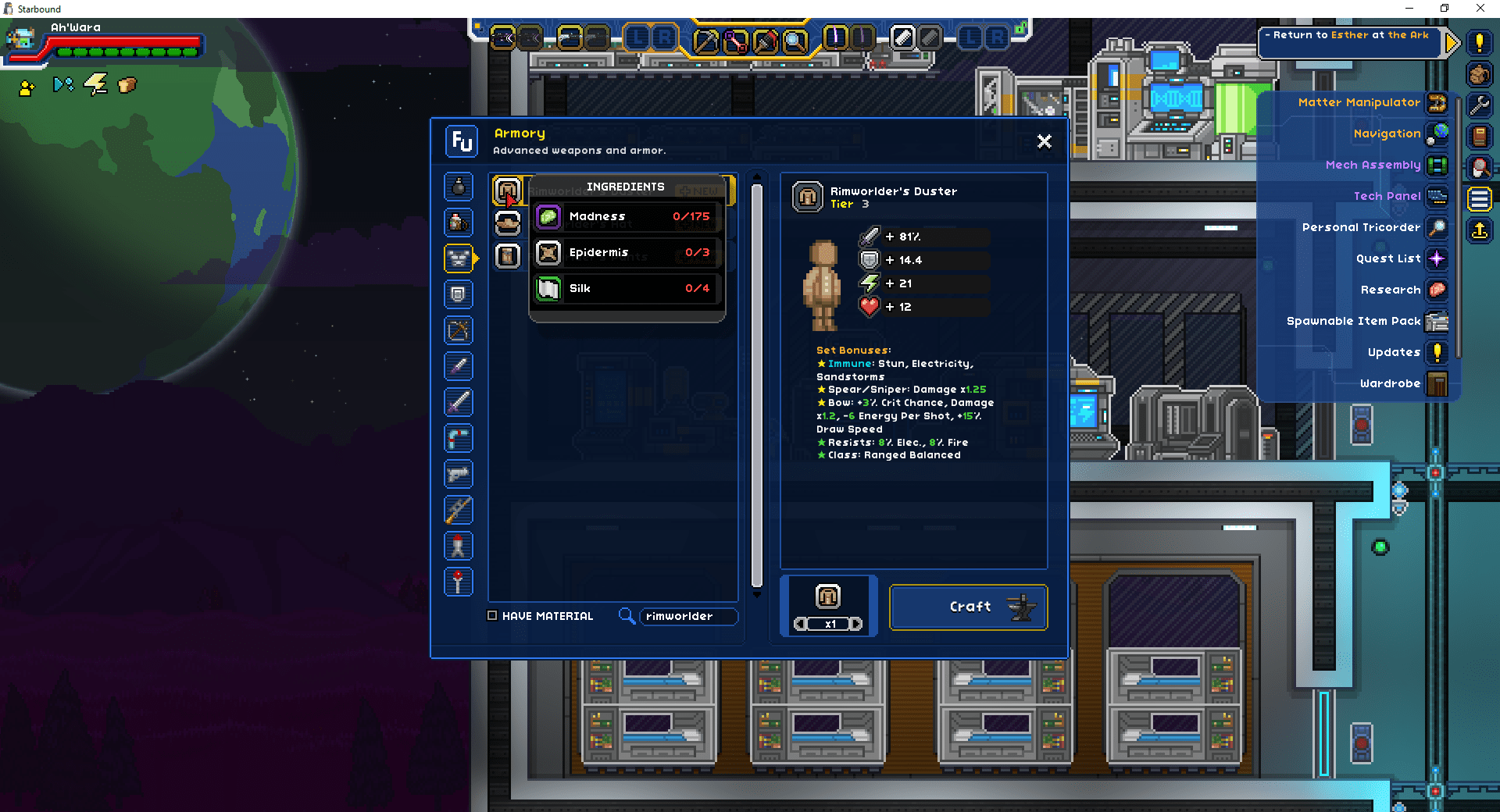Toggle the Tech Panel overlay
The width and height of the screenshot is (1500, 812).
(x=1437, y=196)
